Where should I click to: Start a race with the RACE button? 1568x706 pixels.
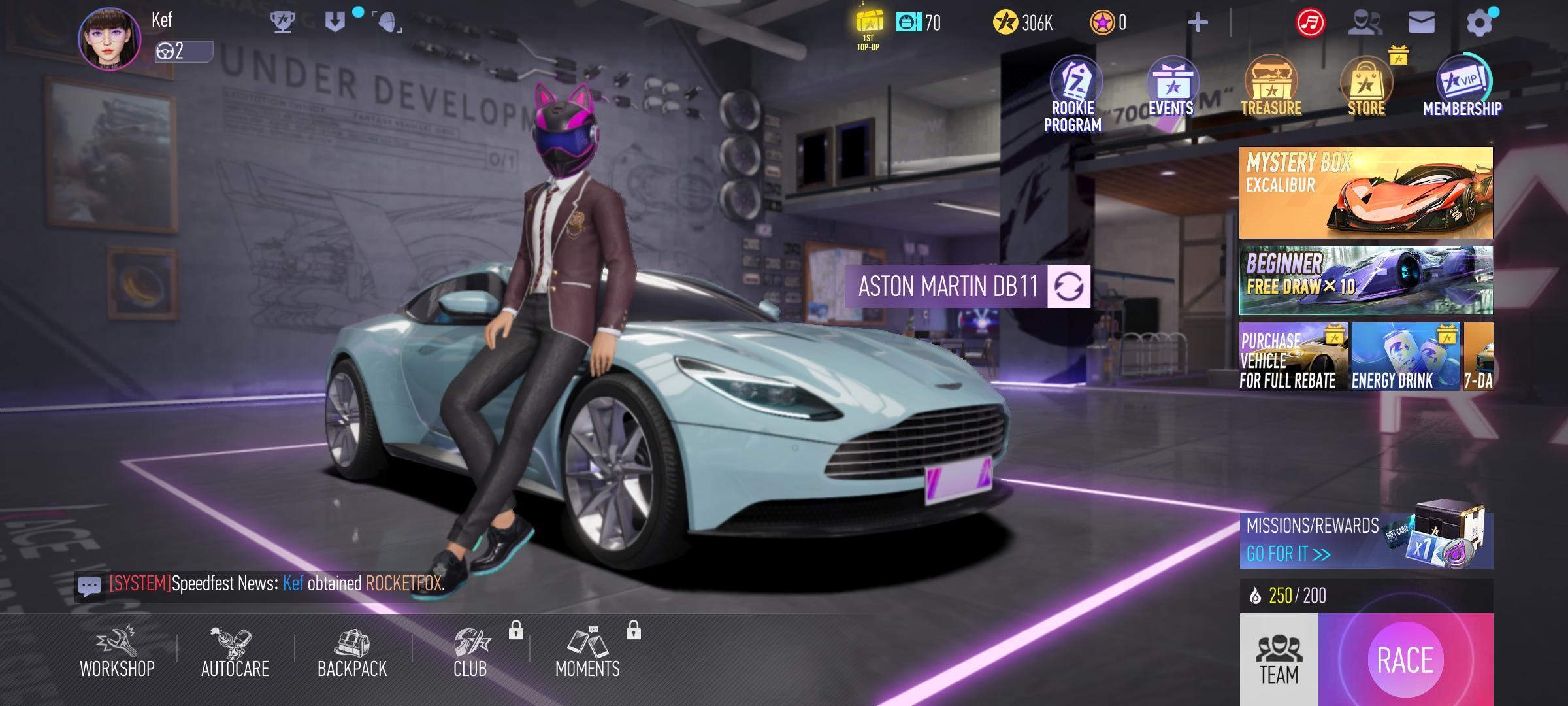(1405, 659)
